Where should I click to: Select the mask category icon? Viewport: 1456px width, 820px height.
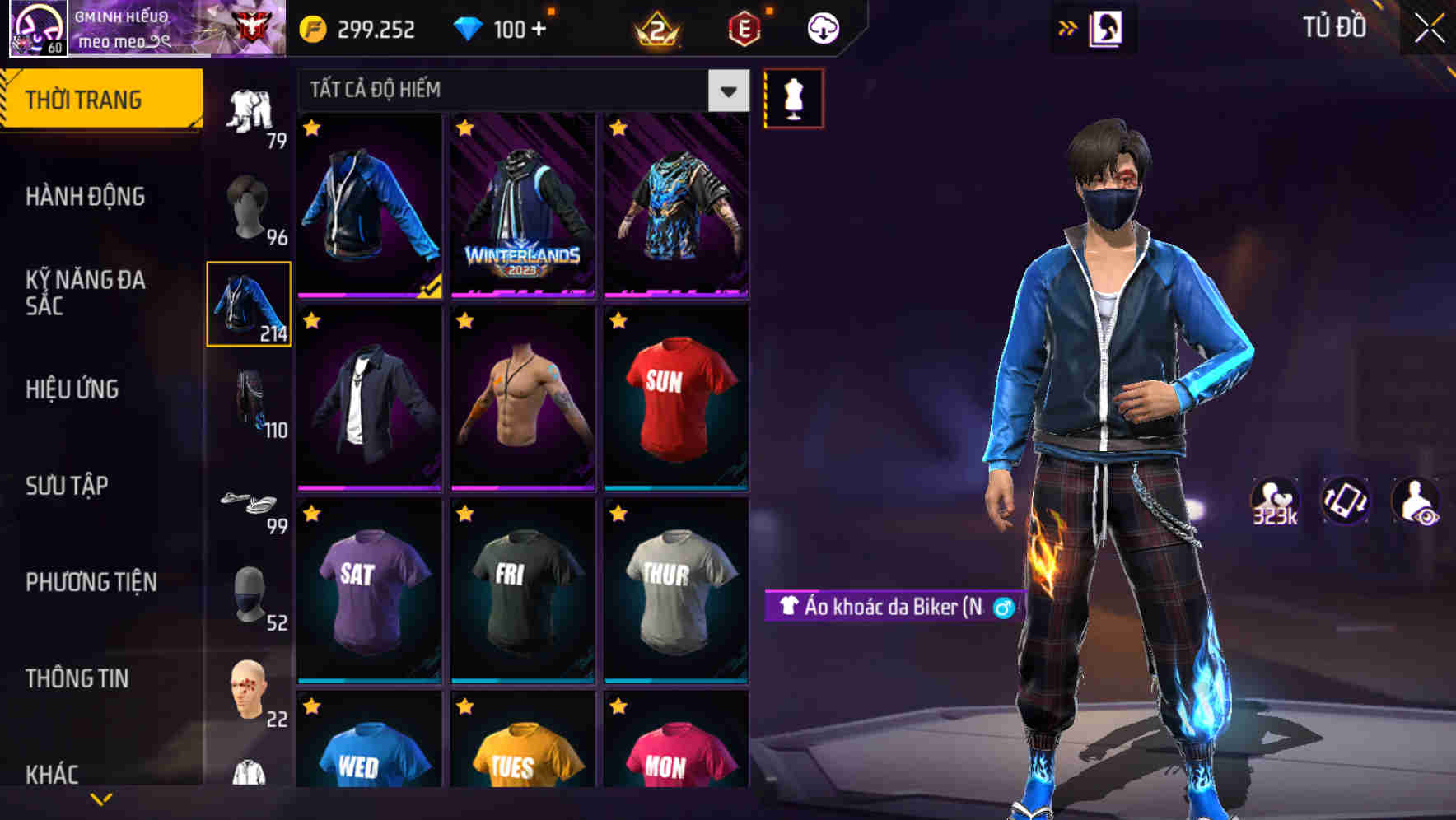tap(250, 598)
